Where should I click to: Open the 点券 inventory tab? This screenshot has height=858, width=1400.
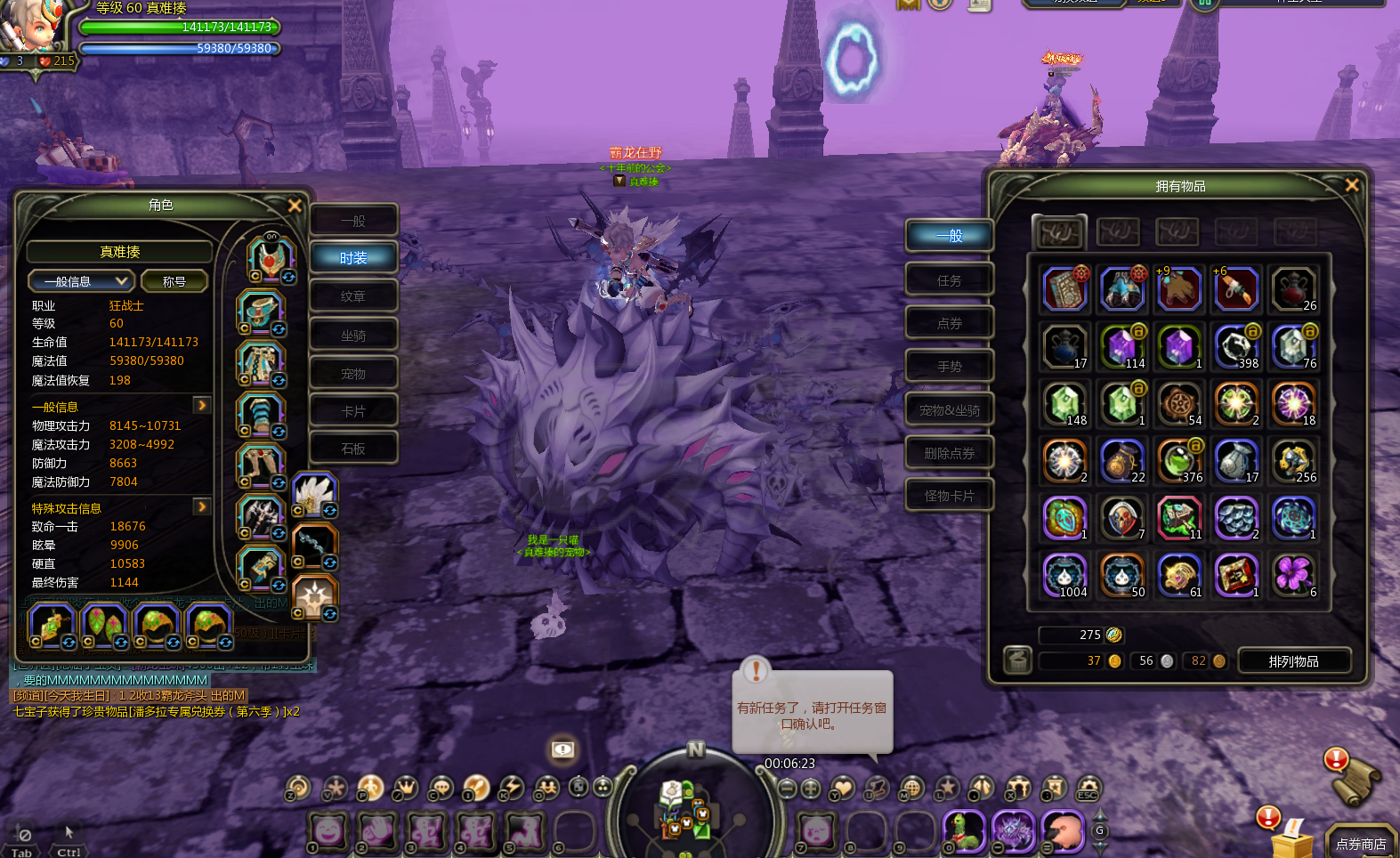click(x=949, y=323)
